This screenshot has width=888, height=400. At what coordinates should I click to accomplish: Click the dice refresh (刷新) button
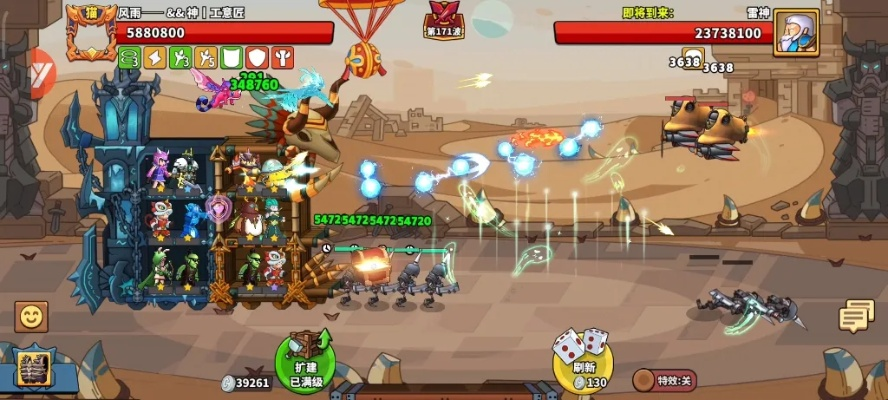[582, 356]
